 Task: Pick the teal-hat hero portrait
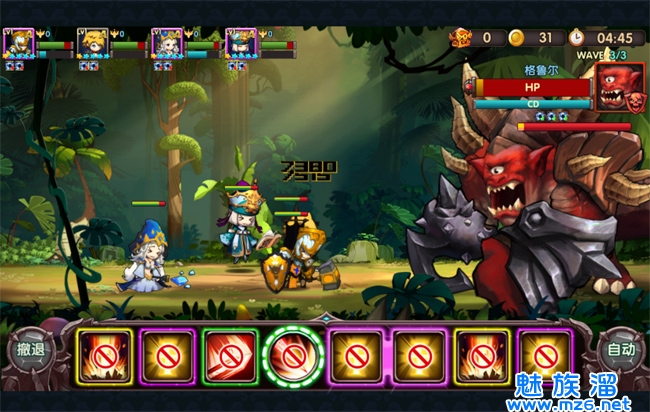[x=241, y=44]
